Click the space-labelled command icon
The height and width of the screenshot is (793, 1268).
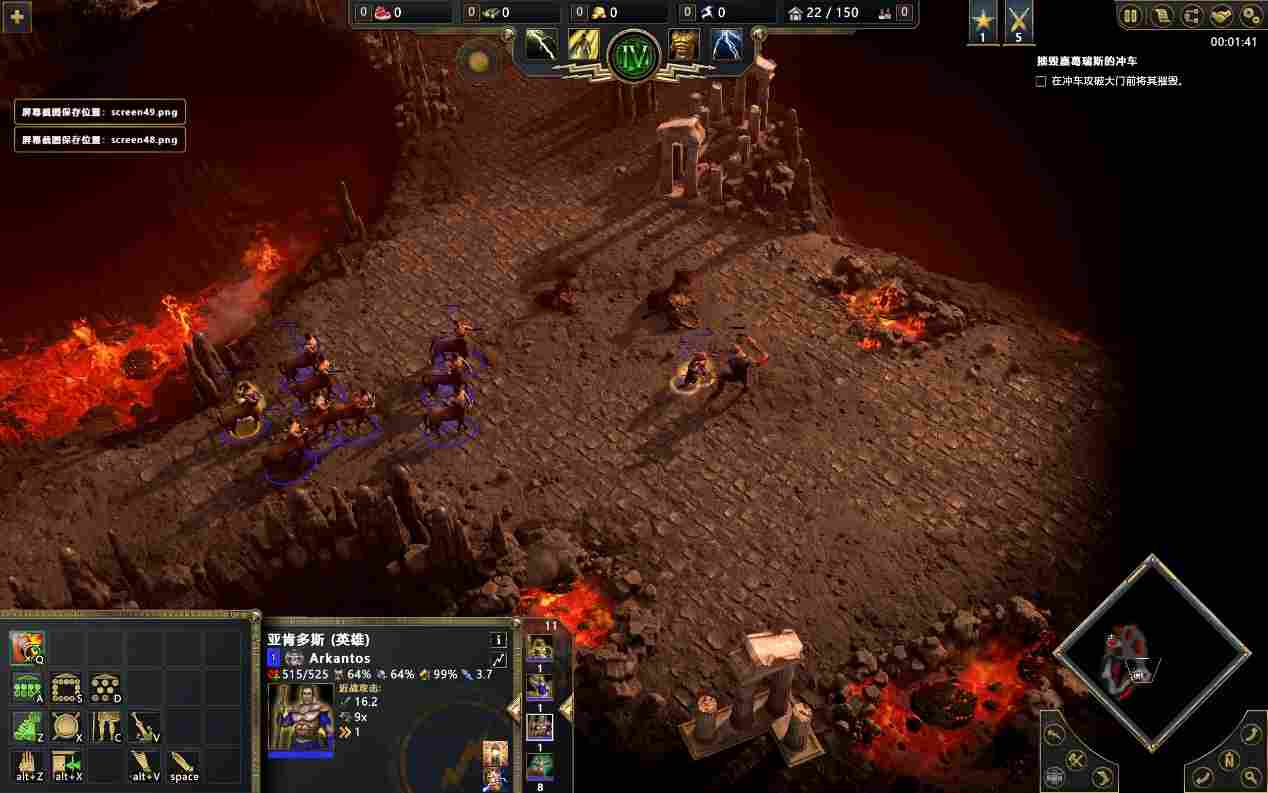coord(183,766)
